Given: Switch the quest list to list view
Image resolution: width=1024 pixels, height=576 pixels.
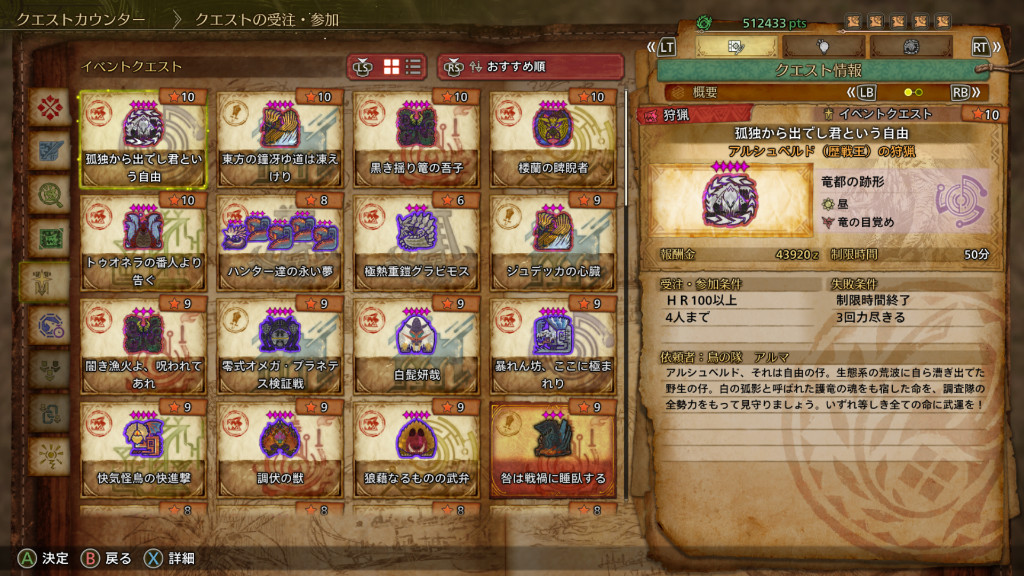Looking at the screenshot, I should click(x=413, y=67).
